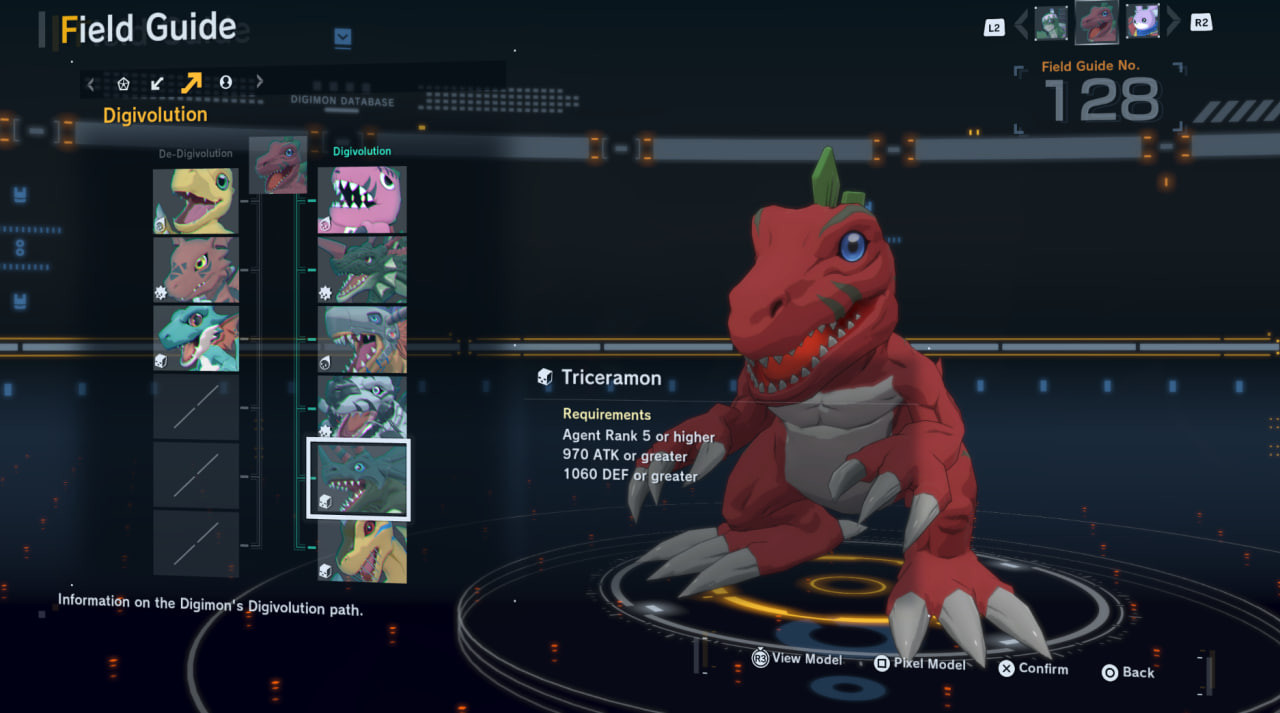This screenshot has height=713, width=1280.
Task: Click the left arrow beside the Digimon thumbnails
Action: tap(1021, 23)
